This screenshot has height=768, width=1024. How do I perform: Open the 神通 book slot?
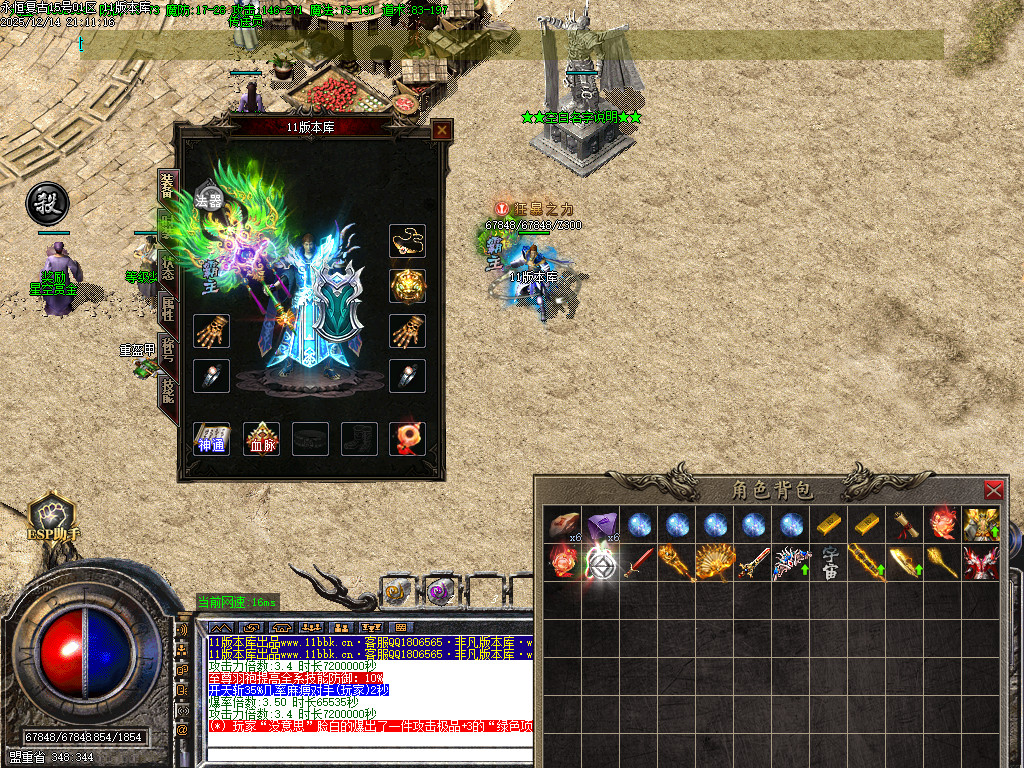click(x=211, y=439)
